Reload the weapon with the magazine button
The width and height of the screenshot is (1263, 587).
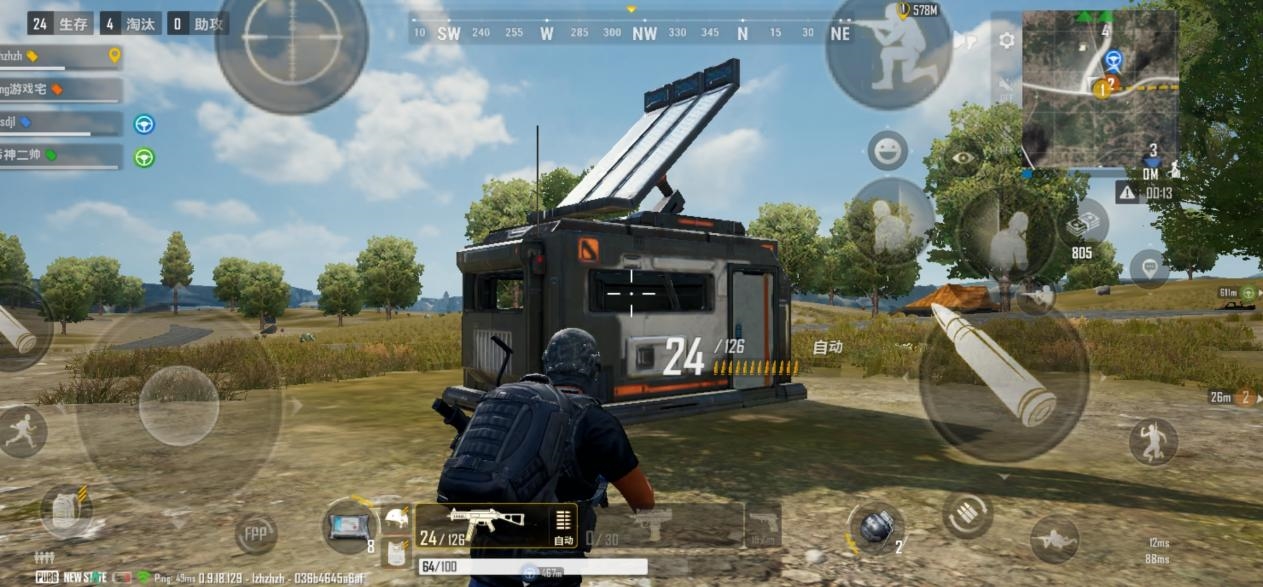click(x=967, y=515)
